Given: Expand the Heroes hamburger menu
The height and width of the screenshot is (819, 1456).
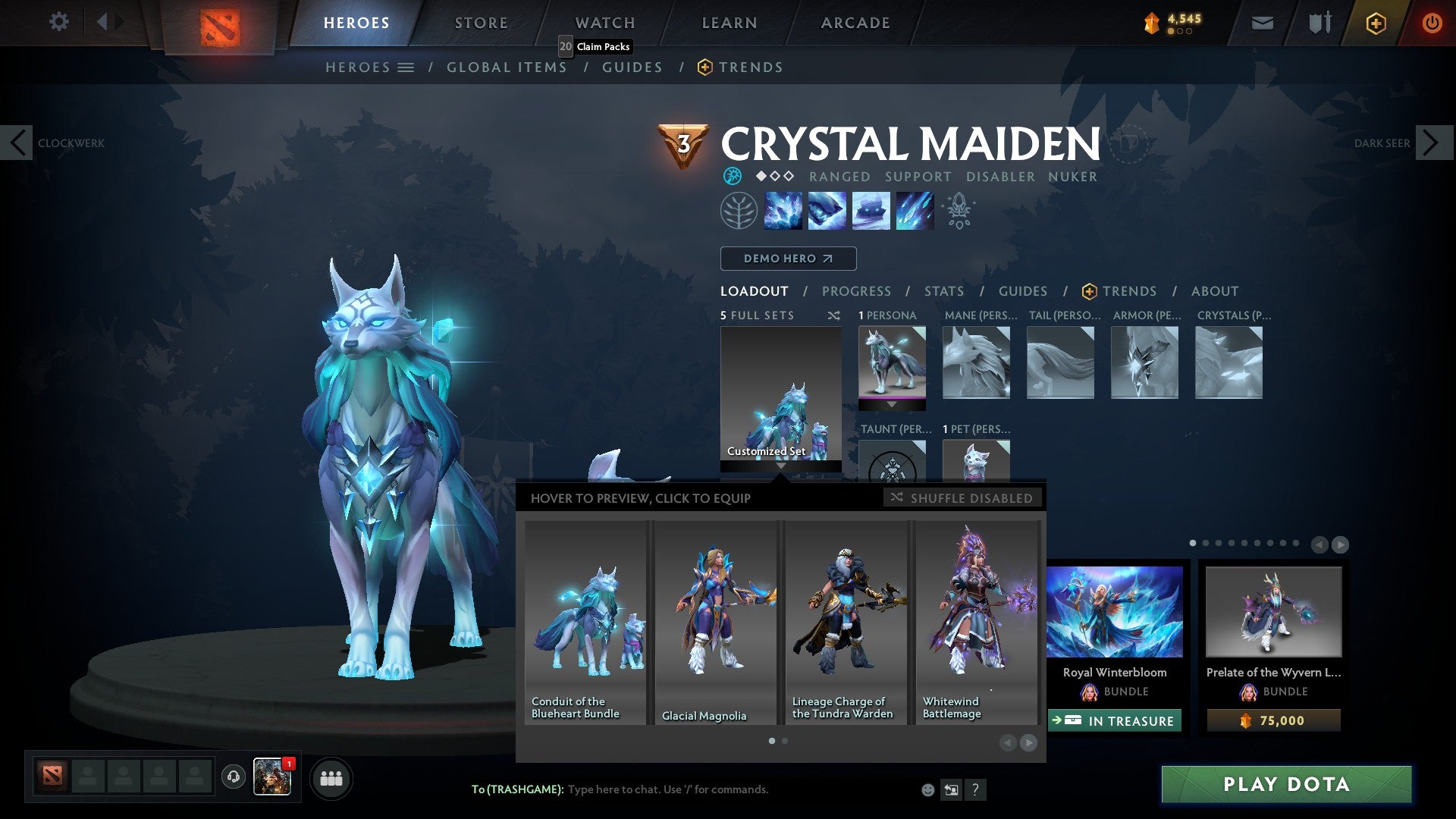Looking at the screenshot, I should (407, 67).
